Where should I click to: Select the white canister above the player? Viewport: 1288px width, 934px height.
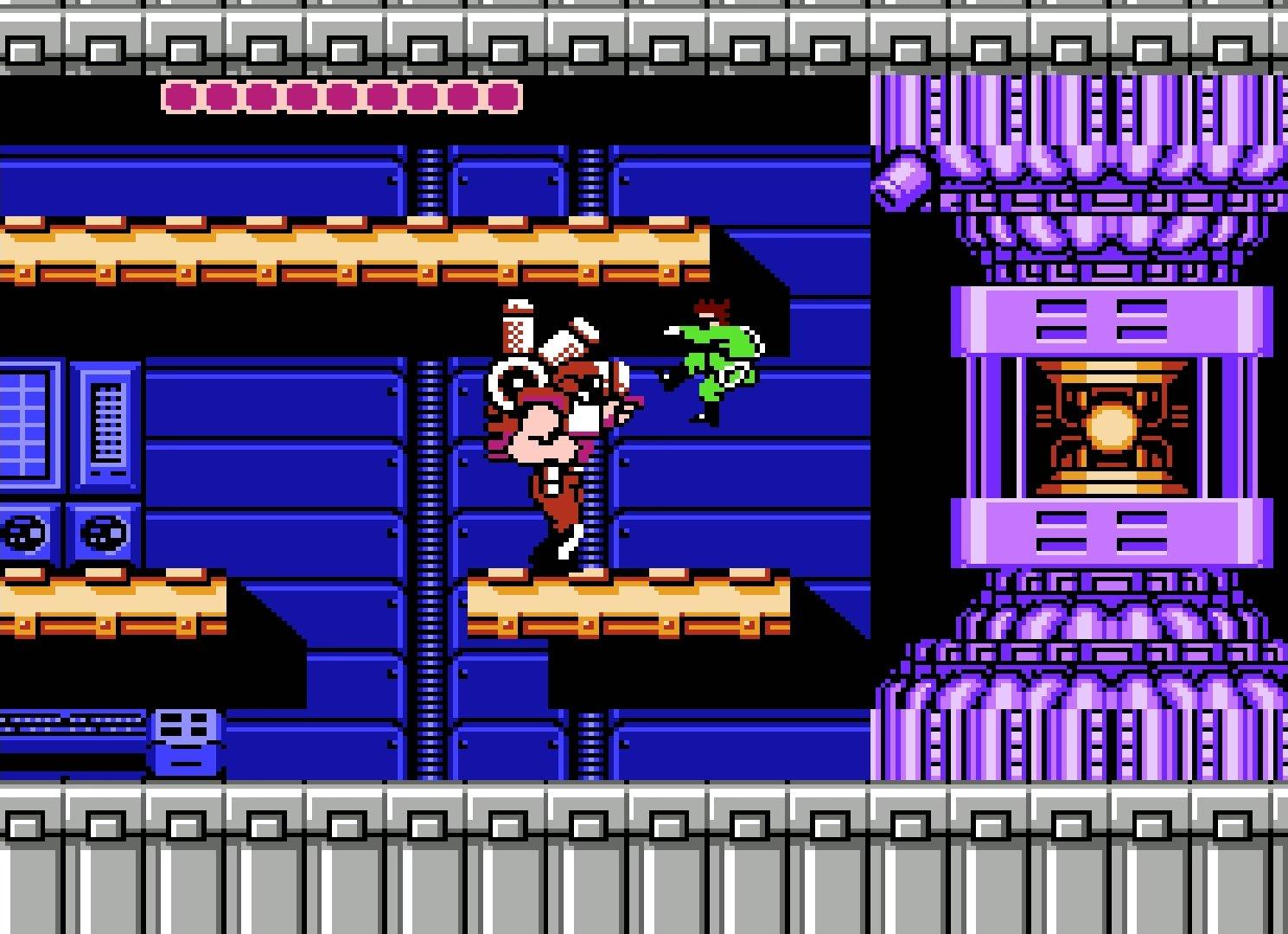[x=519, y=329]
